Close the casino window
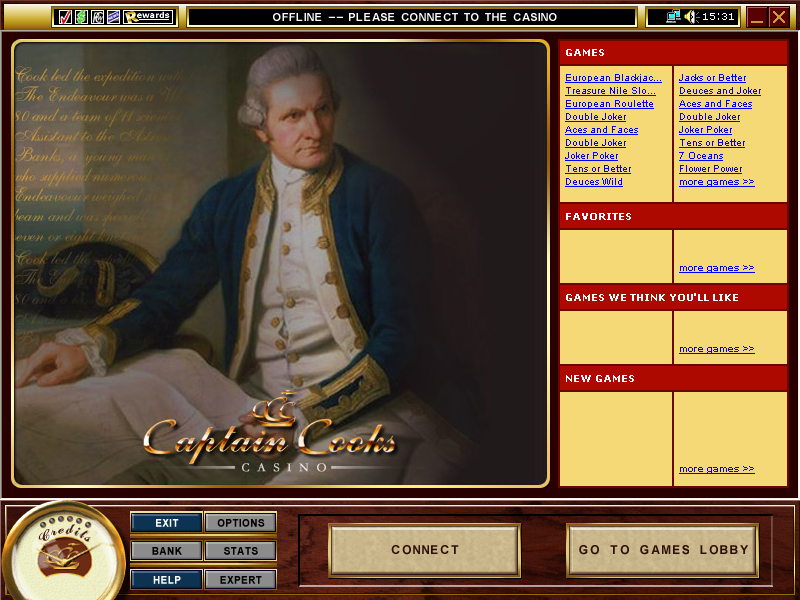Viewport: 800px width, 600px height. [x=779, y=17]
